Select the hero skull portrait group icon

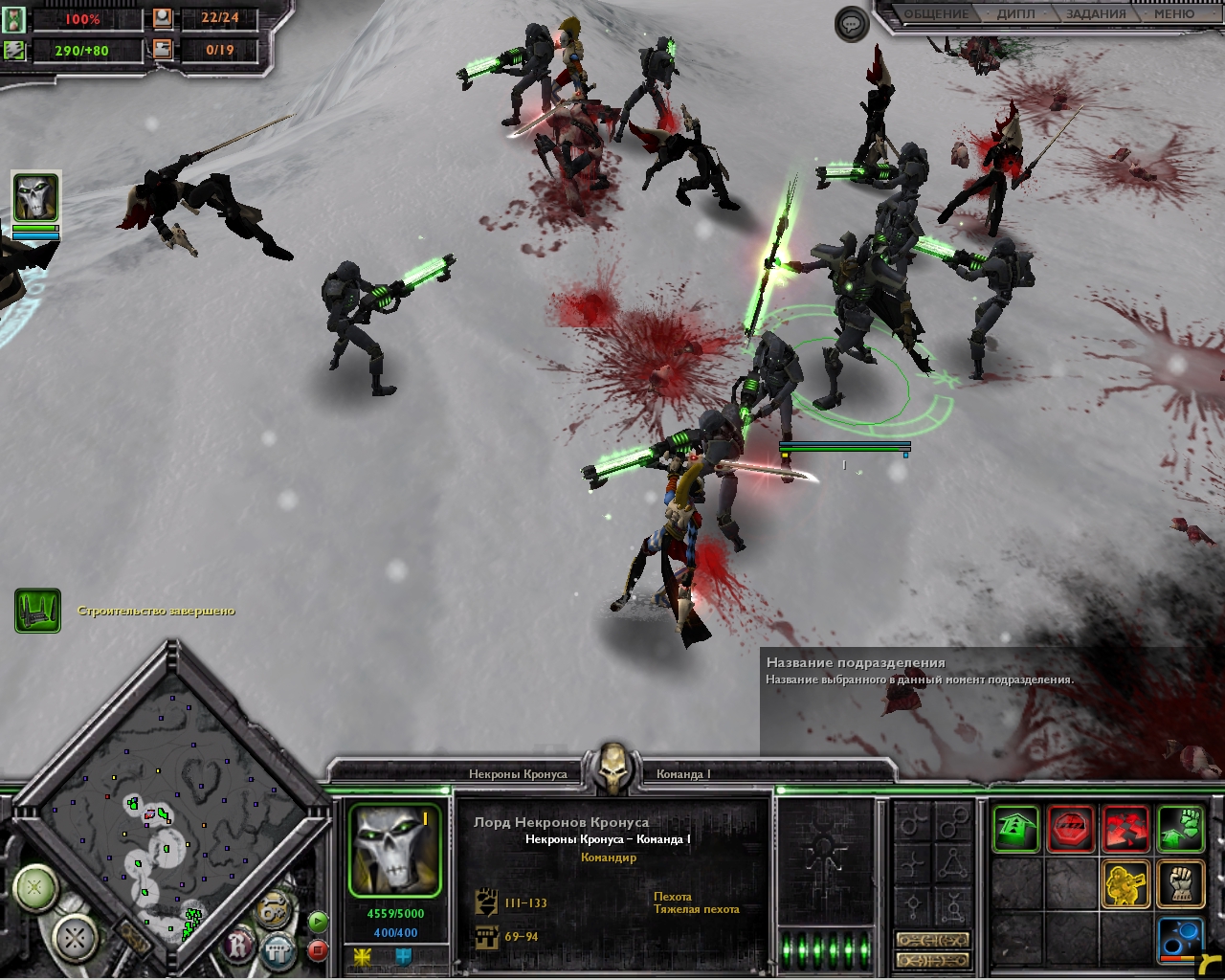(35, 198)
